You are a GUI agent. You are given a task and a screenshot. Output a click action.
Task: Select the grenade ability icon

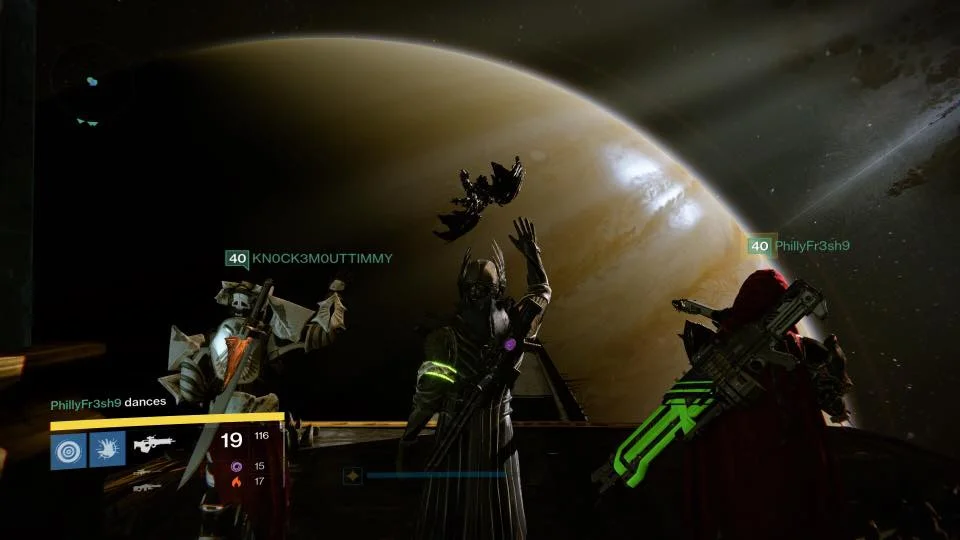coord(69,450)
